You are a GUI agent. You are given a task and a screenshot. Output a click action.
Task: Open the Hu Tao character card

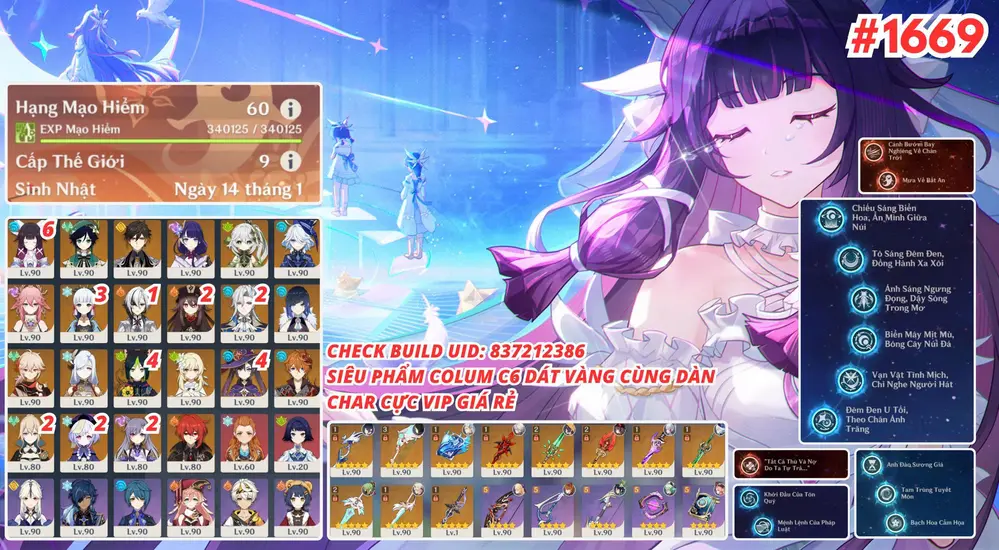(191, 311)
